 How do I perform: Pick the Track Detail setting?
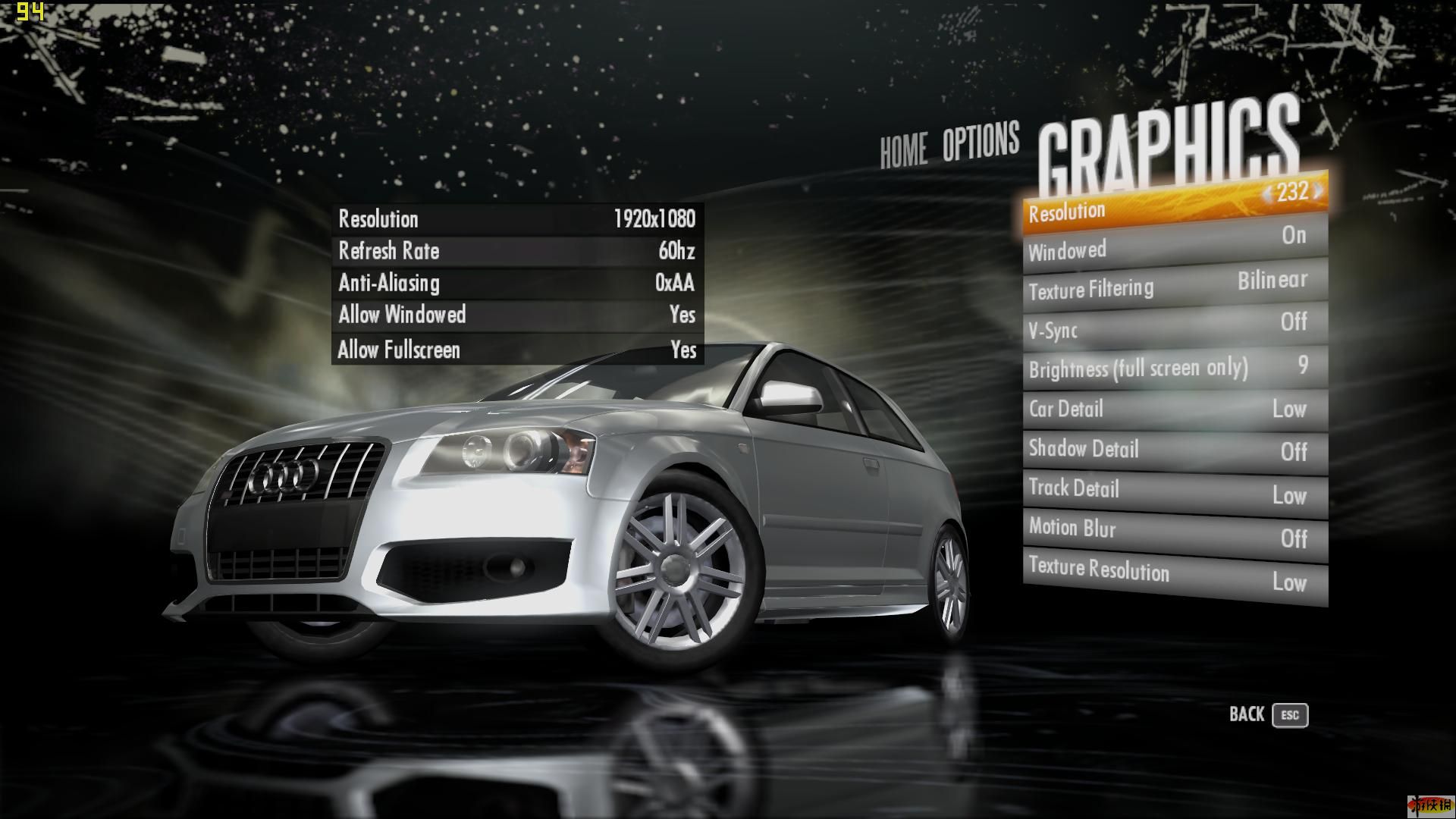(x=1174, y=491)
